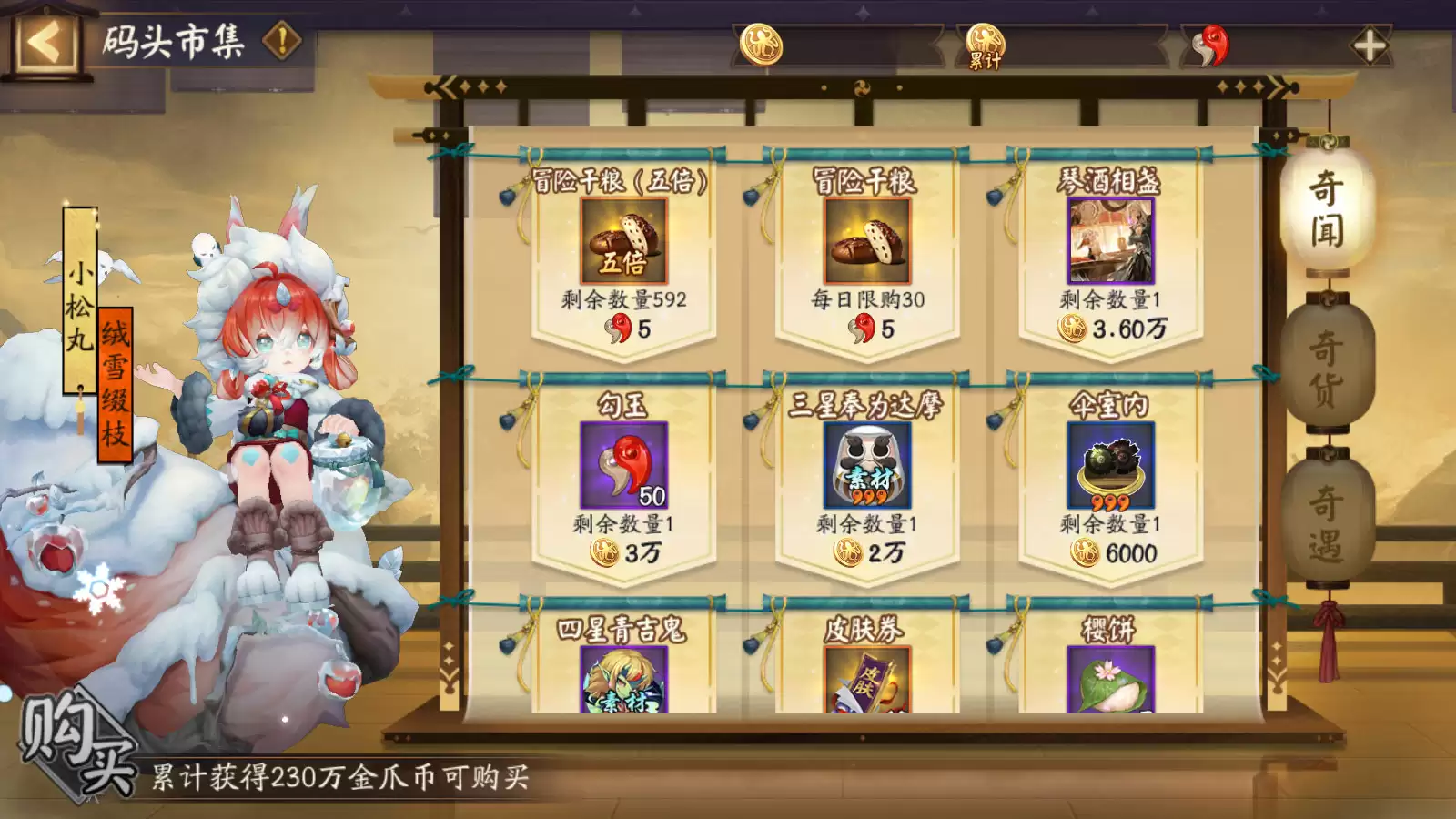
Task: Click the 伞室内 material item icon
Action: click(x=1109, y=468)
